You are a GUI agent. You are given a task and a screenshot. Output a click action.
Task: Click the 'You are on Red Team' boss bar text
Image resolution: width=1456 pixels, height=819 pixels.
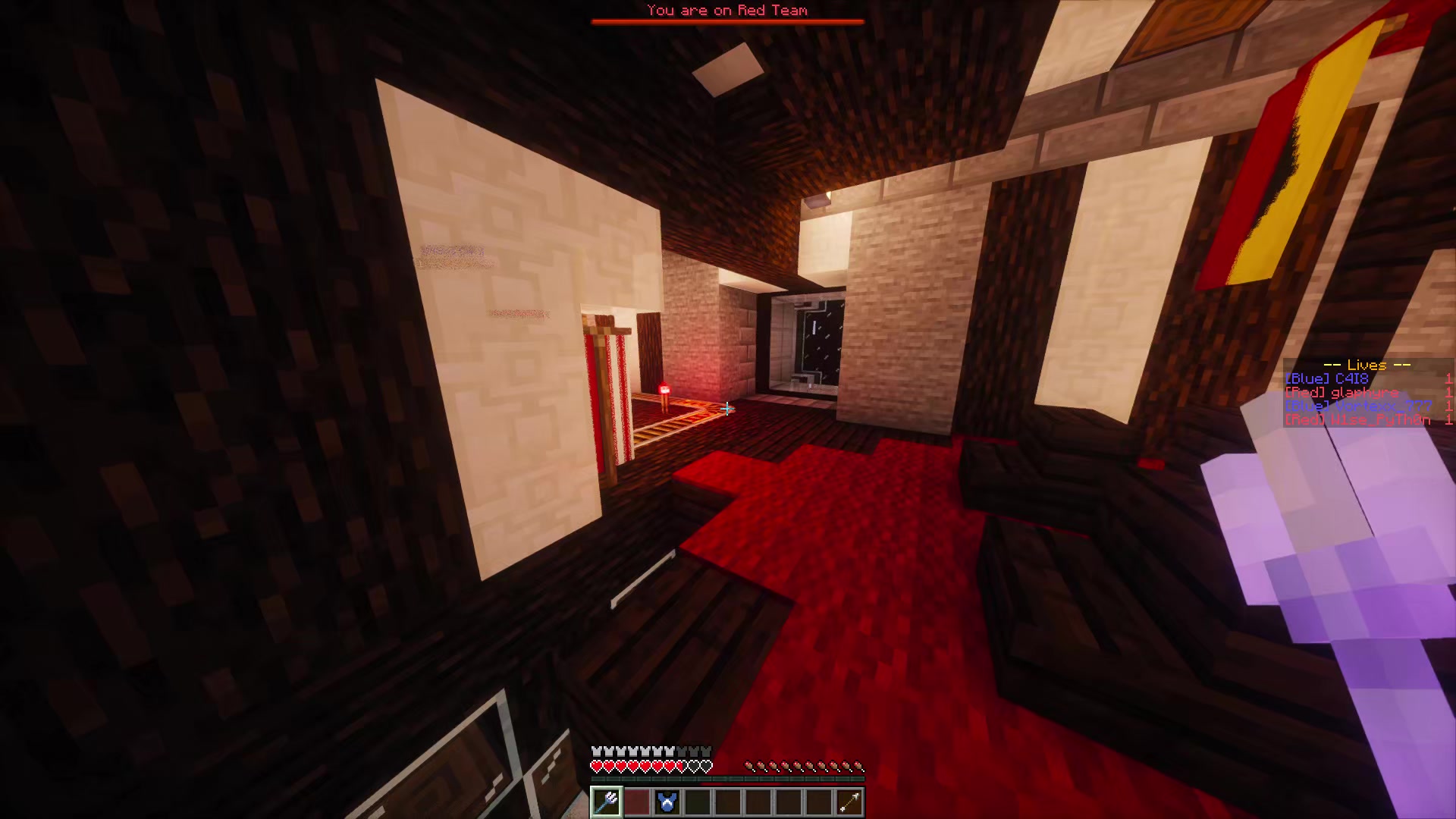(x=726, y=10)
